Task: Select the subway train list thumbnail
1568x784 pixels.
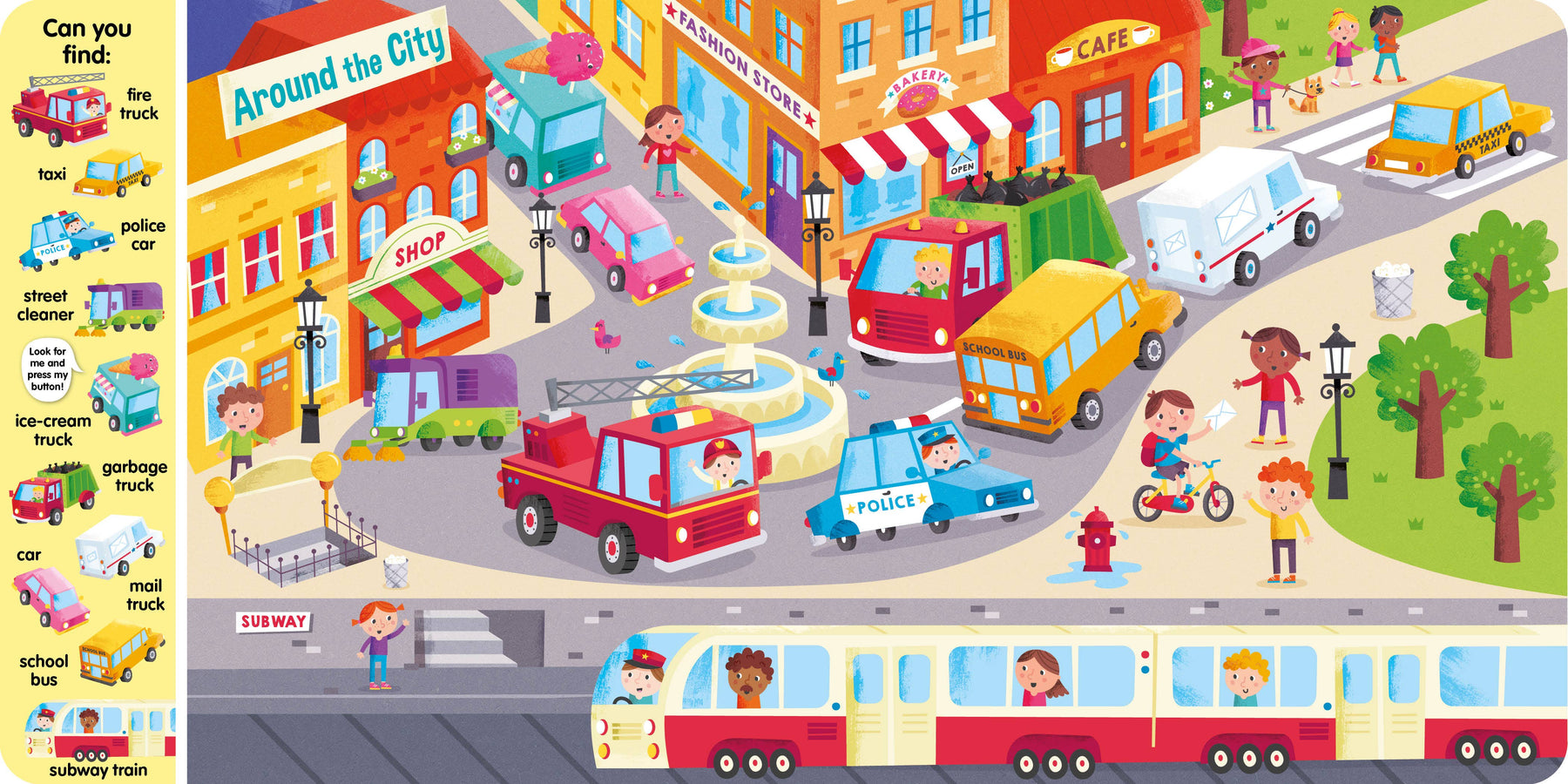Action: point(100,731)
